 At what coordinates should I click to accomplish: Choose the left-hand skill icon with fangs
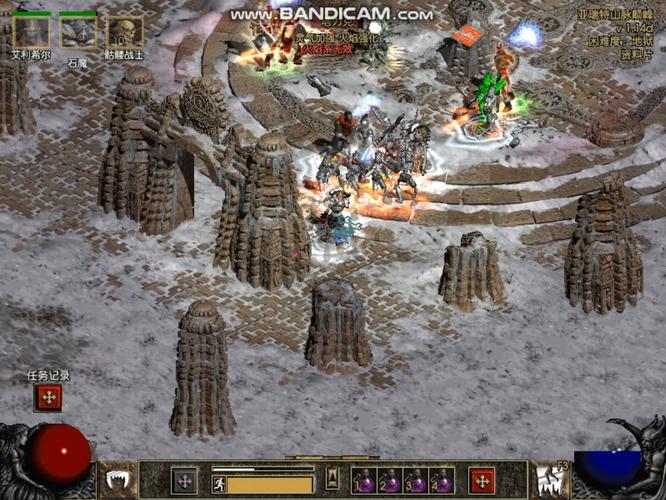click(118, 480)
